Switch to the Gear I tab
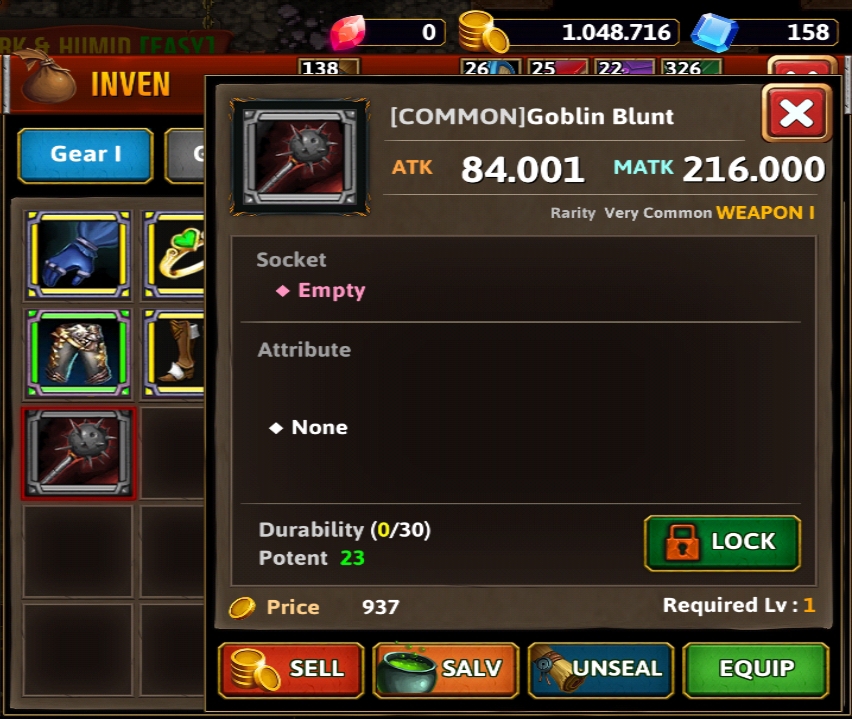Viewport: 852px width, 719px height. (x=86, y=155)
